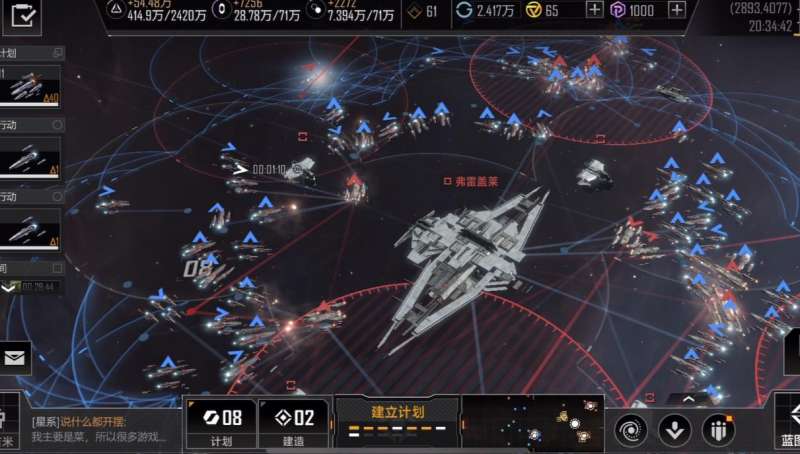800x454 pixels.
Task: Open the star system minimap
Action: point(533,424)
